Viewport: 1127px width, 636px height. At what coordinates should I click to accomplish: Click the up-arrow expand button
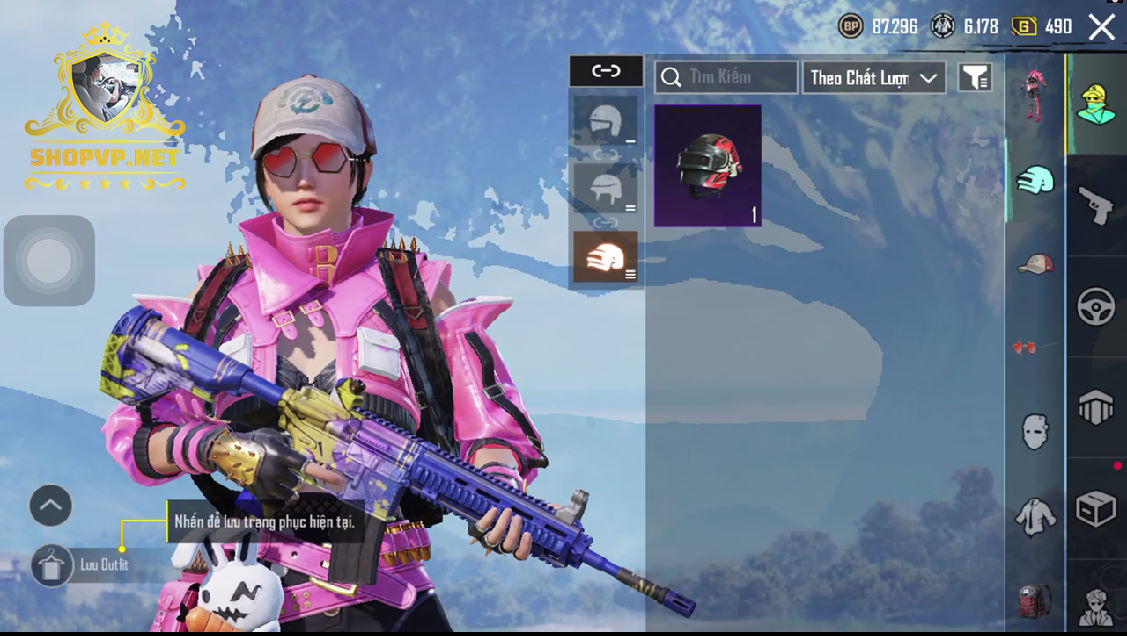point(50,506)
